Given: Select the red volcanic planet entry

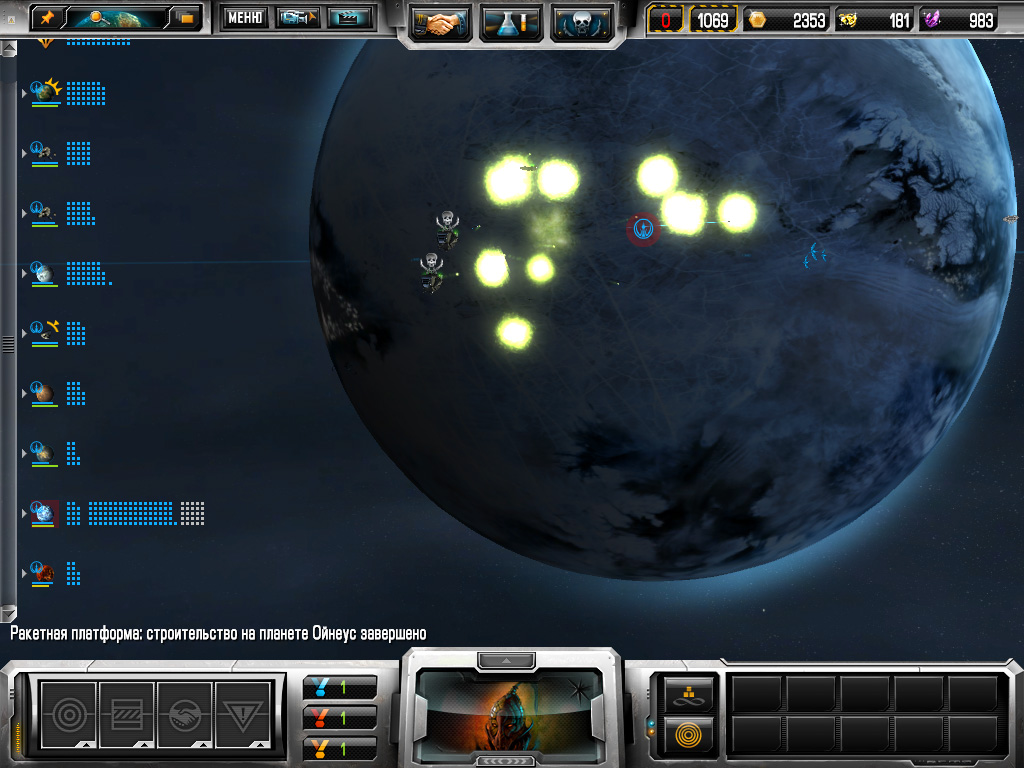Looking at the screenshot, I should (42, 573).
